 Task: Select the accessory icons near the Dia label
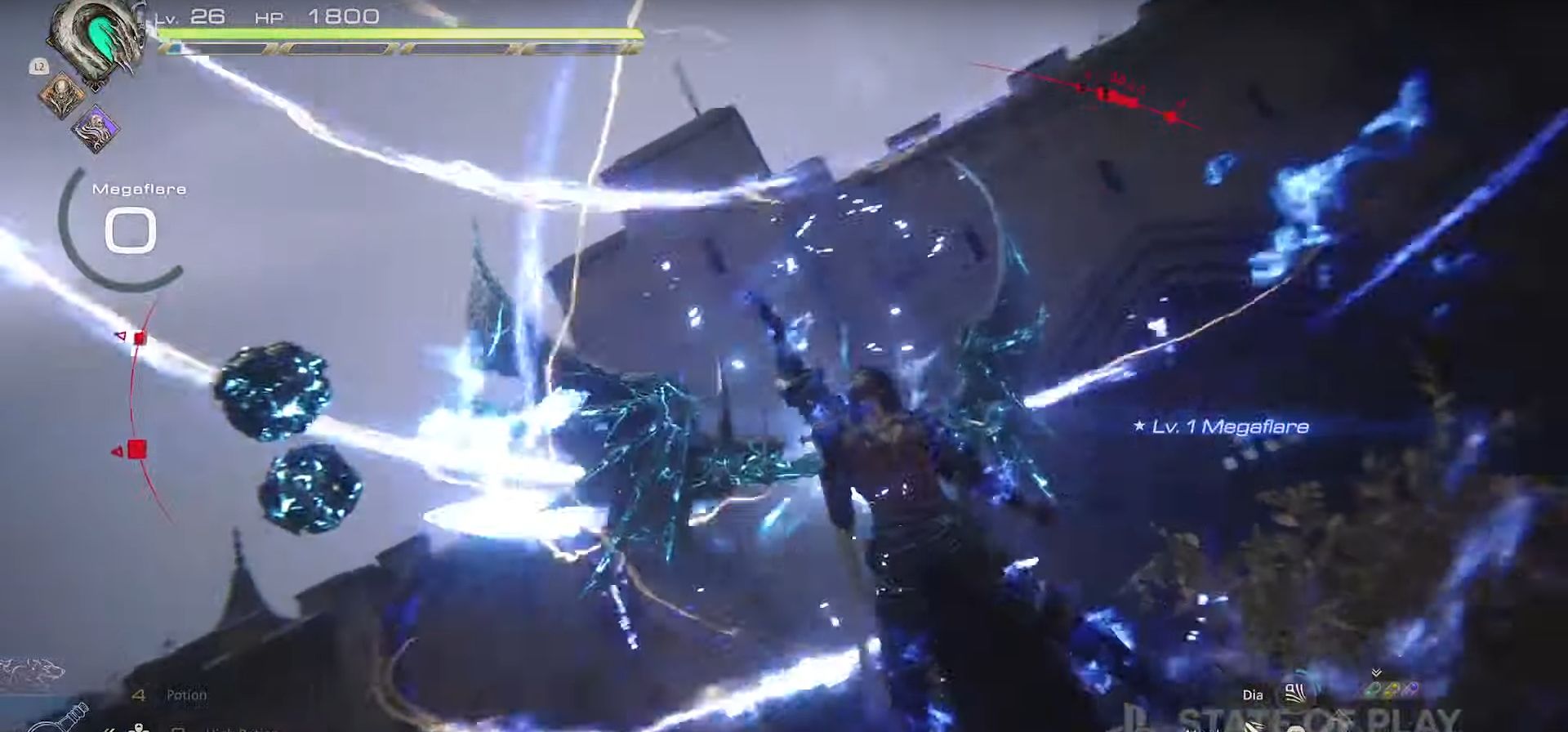(x=1388, y=689)
